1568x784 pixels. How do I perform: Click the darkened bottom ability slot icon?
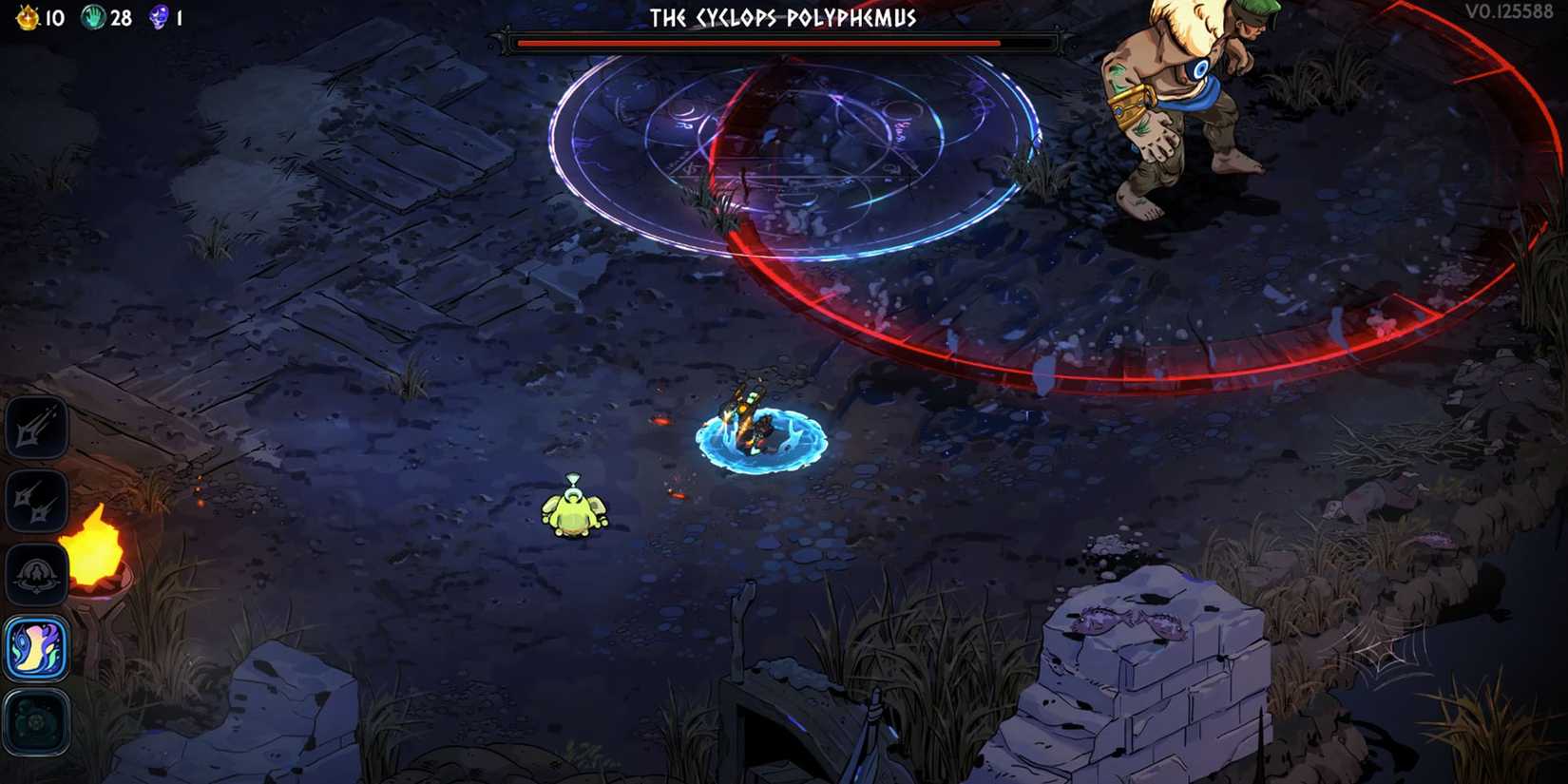pos(35,722)
